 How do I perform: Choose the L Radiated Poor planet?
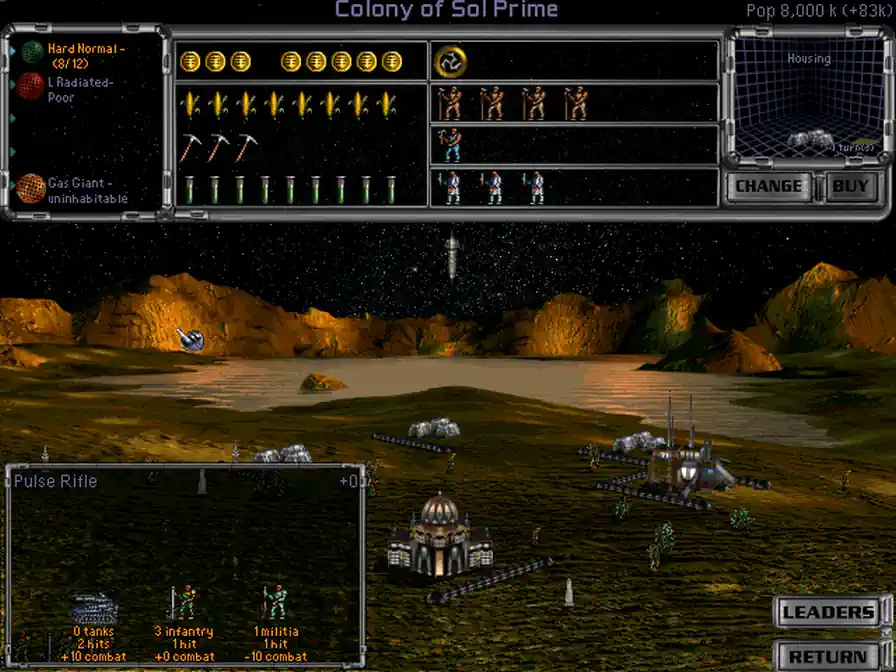[78, 89]
